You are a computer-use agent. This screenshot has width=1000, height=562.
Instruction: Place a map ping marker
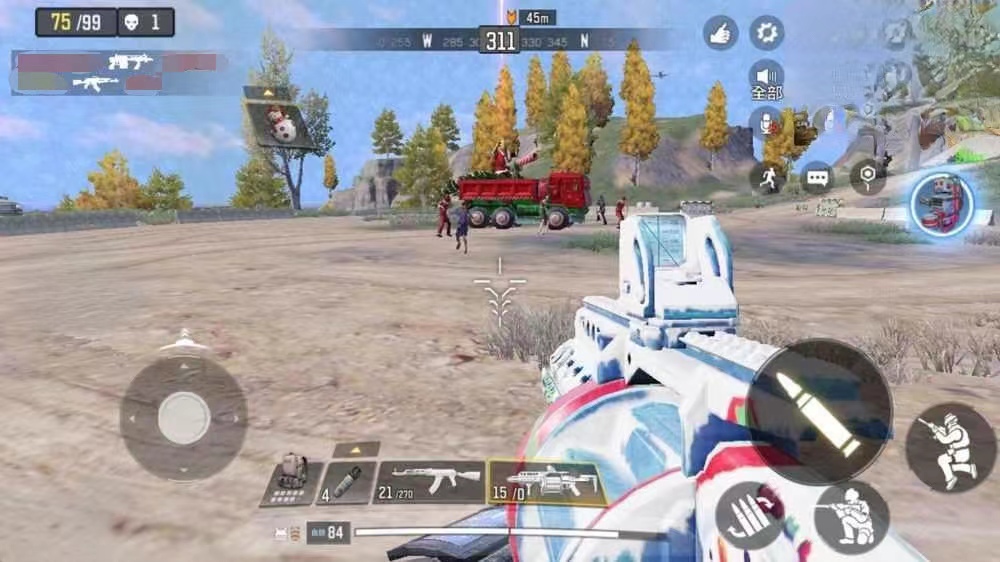pos(867,177)
